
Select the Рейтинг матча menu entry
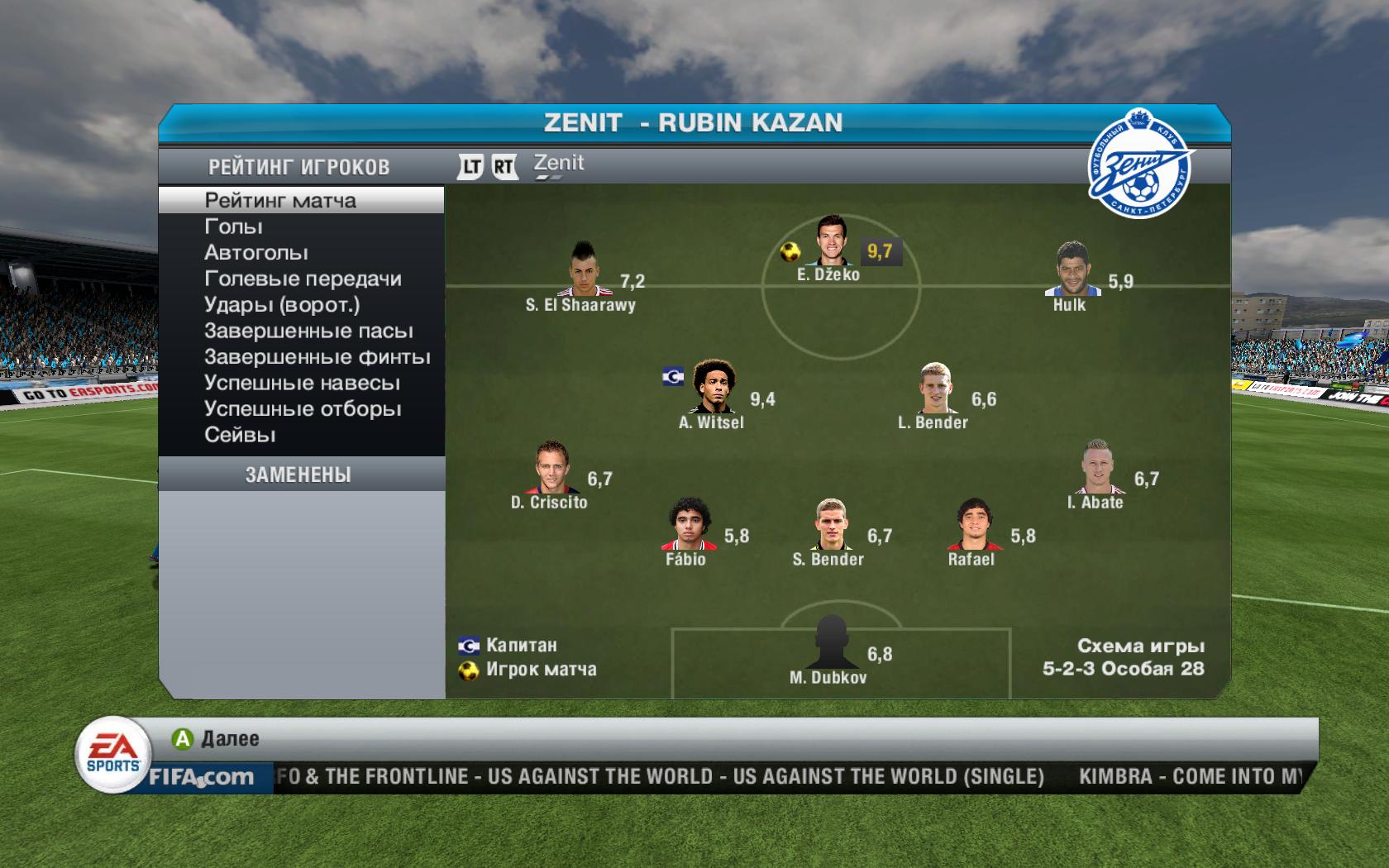pyautogui.click(x=280, y=201)
